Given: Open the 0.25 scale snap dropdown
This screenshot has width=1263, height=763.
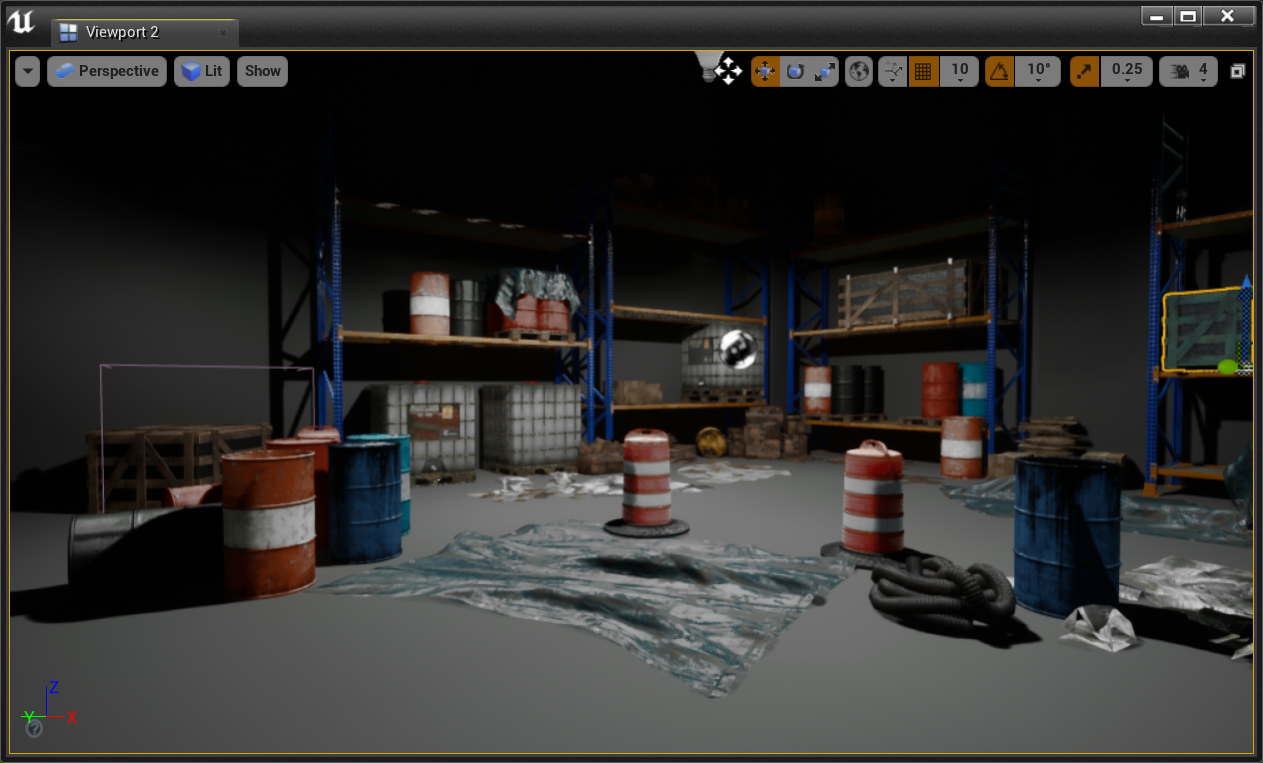Looking at the screenshot, I should click(x=1126, y=71).
